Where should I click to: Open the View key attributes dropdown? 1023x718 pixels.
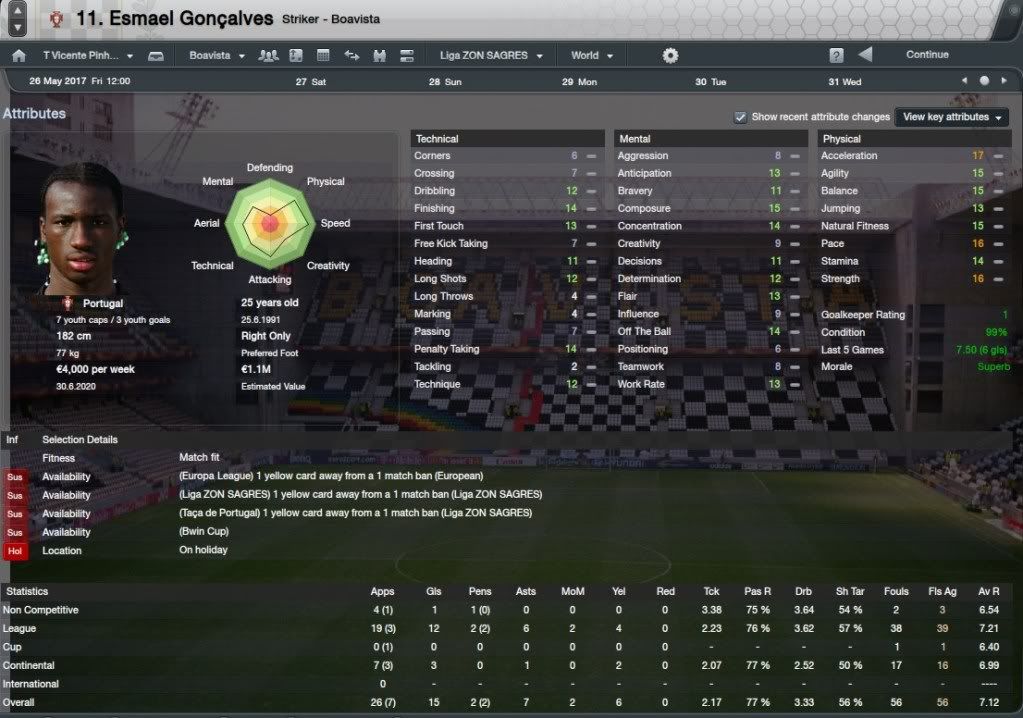[952, 117]
